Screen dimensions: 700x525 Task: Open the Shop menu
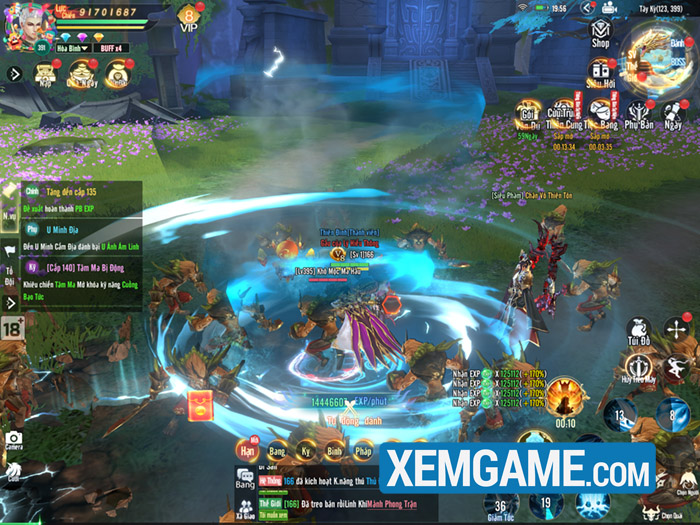tap(600, 33)
